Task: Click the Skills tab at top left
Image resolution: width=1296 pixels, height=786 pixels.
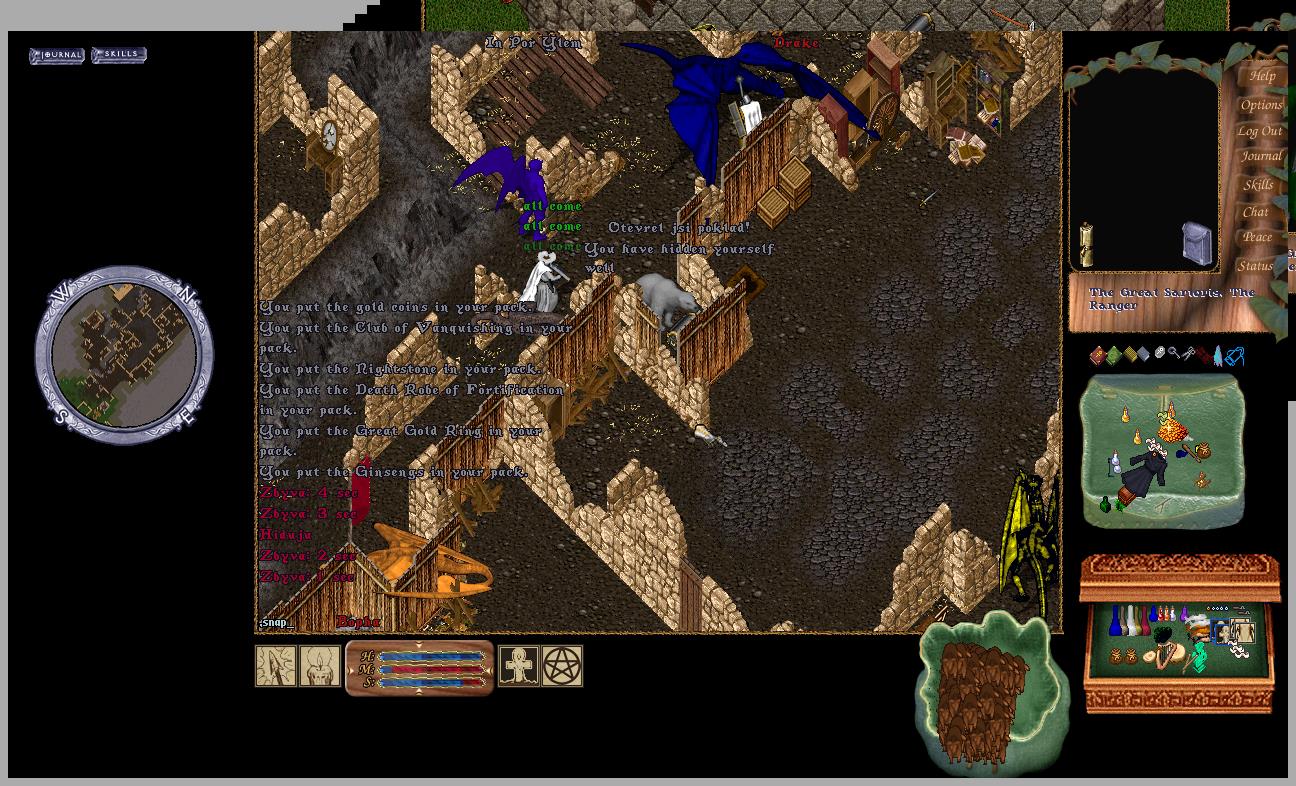Action: (x=119, y=55)
